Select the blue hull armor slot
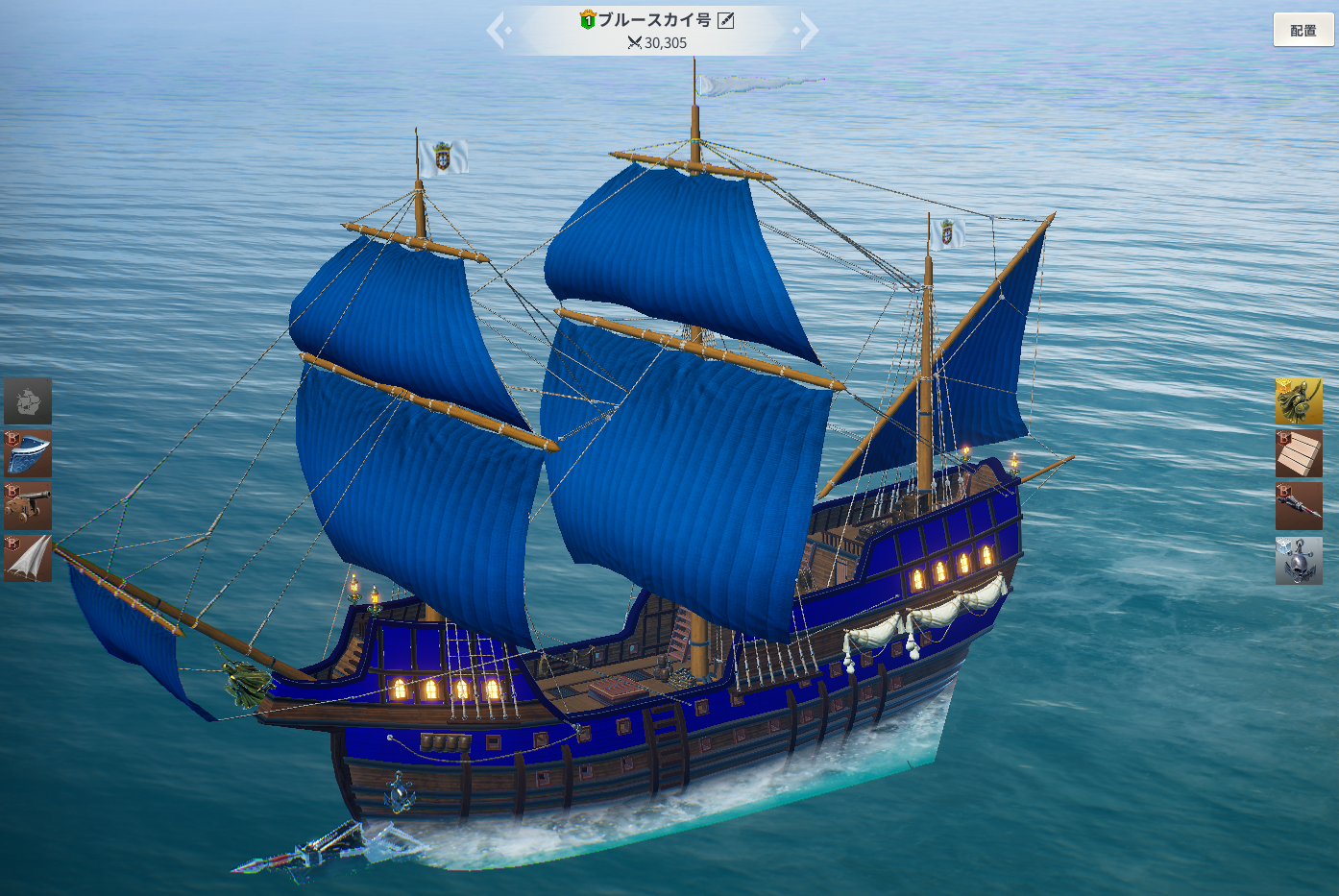Screen dimensions: 1339x896 coord(28,453)
